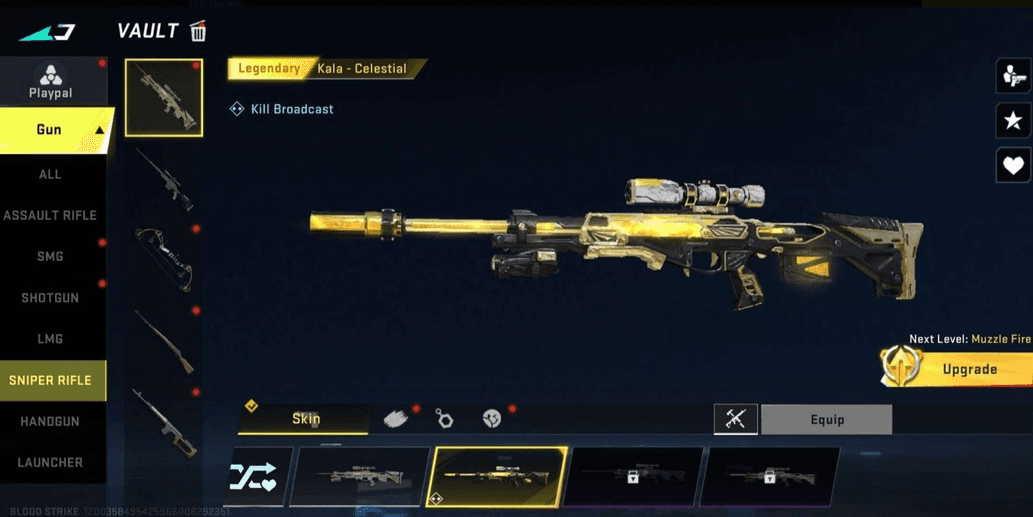Image resolution: width=1033 pixels, height=517 pixels.
Task: Select the compound bow in the weapon list
Action: pos(164,257)
